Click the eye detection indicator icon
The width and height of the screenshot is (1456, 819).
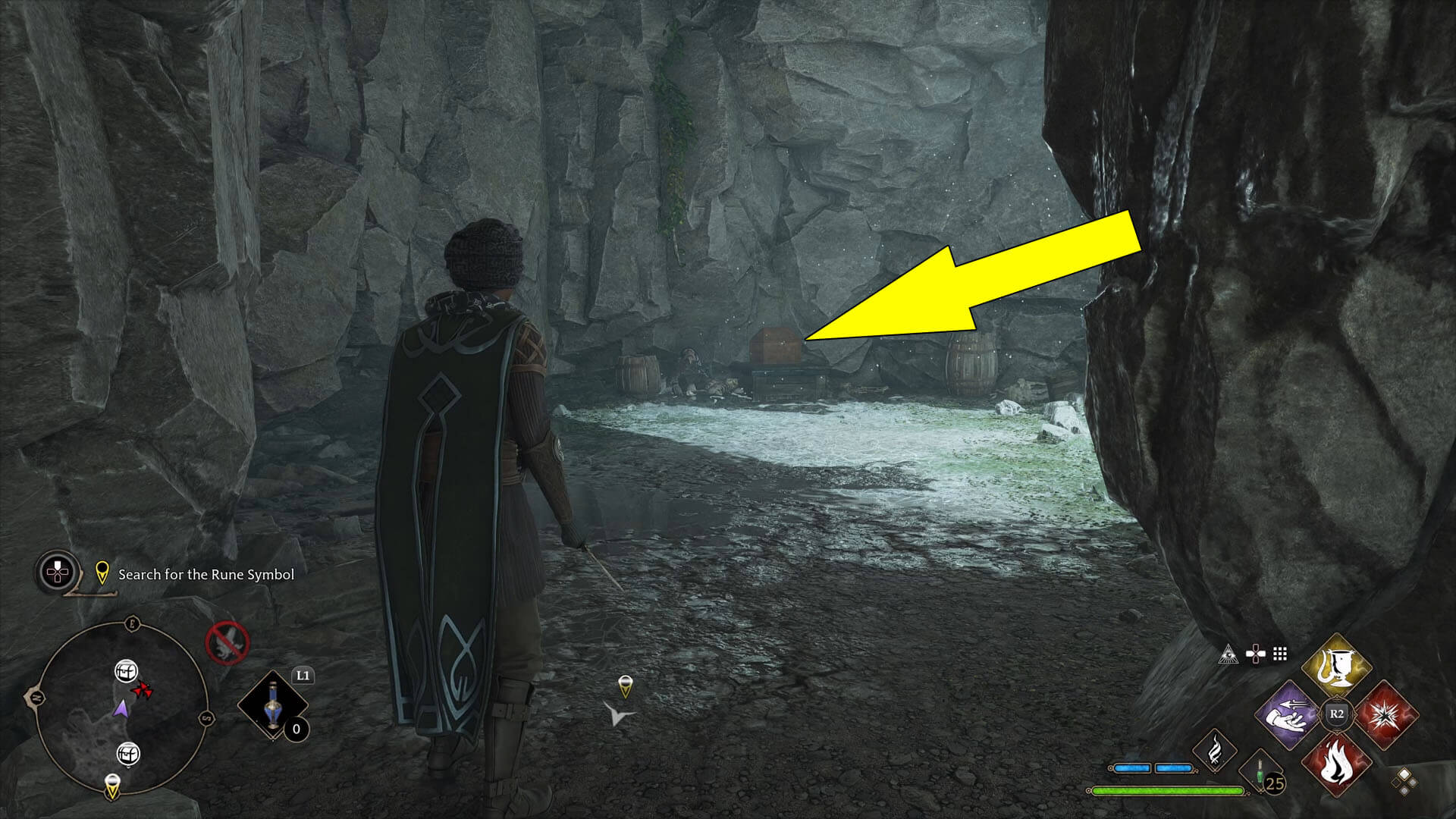pos(1228,654)
